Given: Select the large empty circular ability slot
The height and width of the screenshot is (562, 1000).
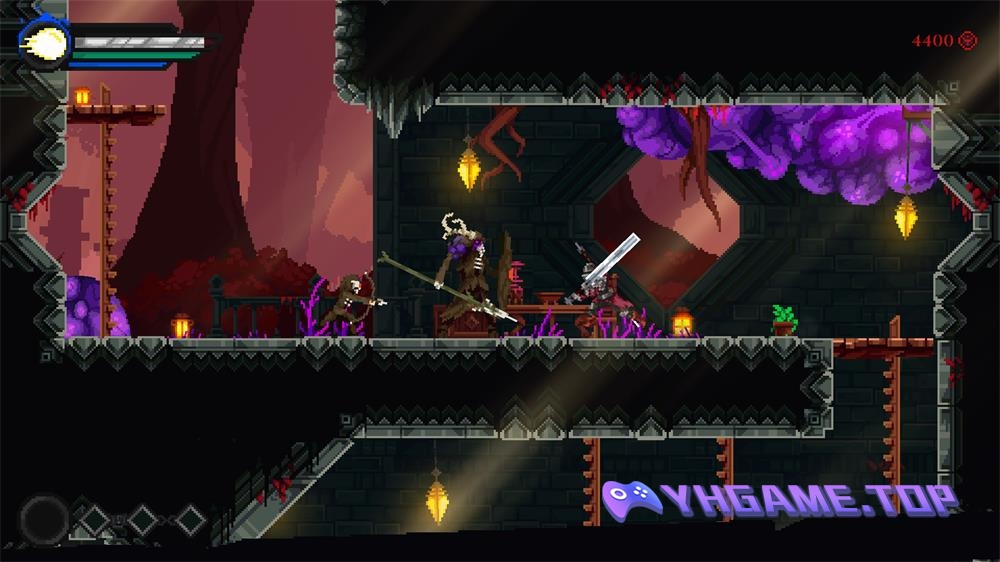Looking at the screenshot, I should click(43, 519).
